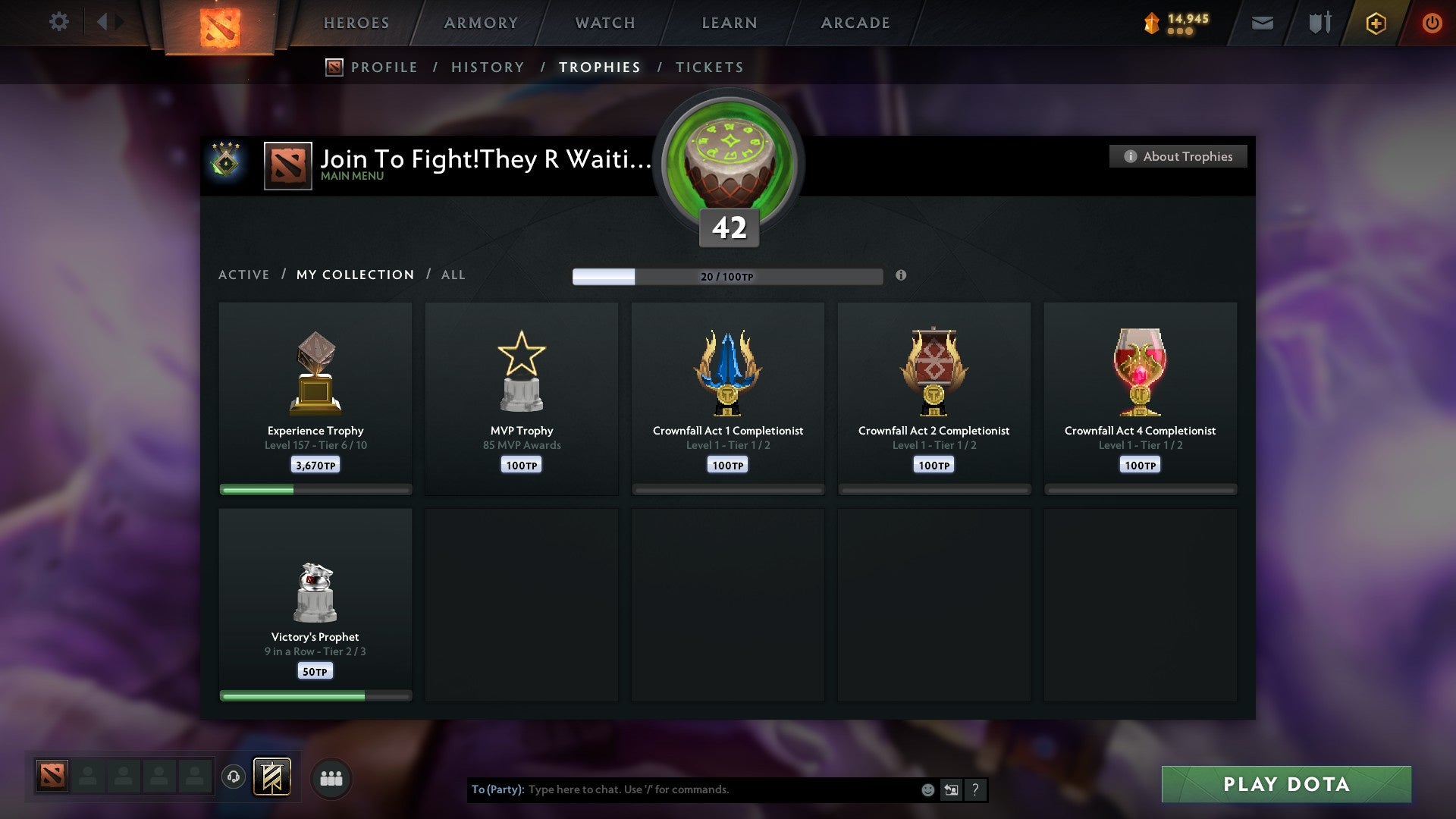Switch to the ALL trophies filter

tap(453, 275)
